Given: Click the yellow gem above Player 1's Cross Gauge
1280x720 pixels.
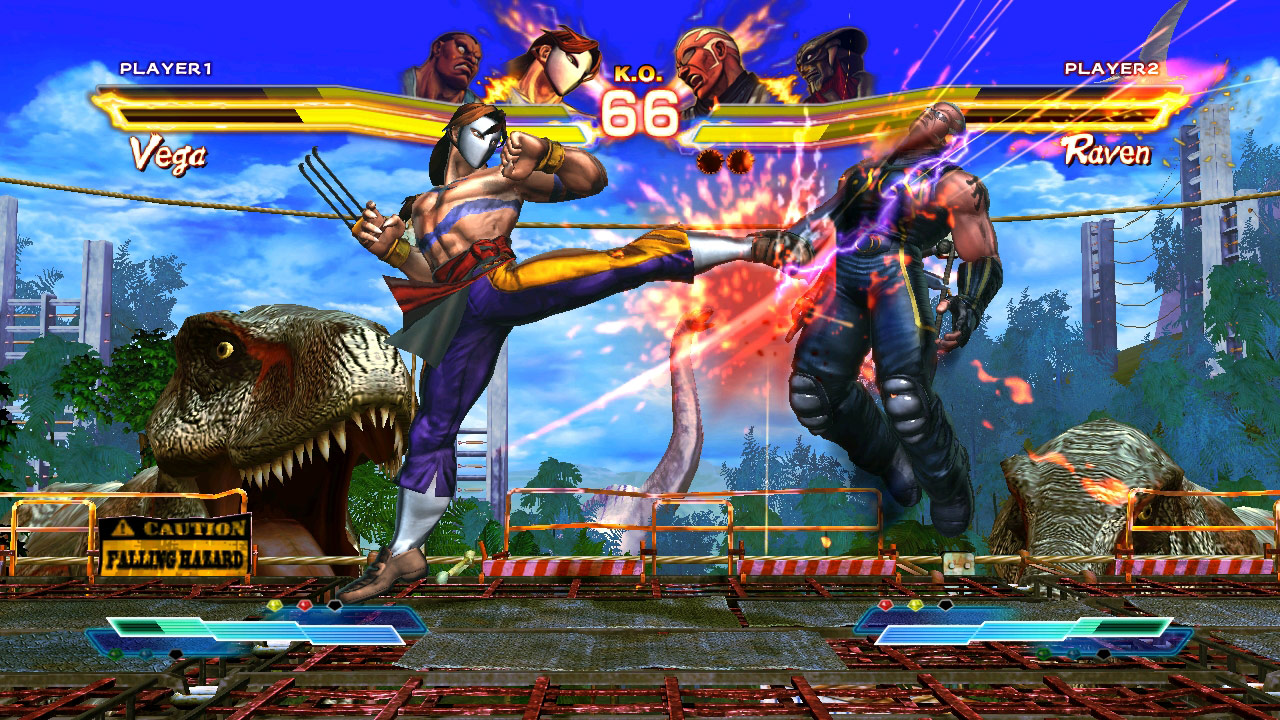Looking at the screenshot, I should tap(275, 605).
